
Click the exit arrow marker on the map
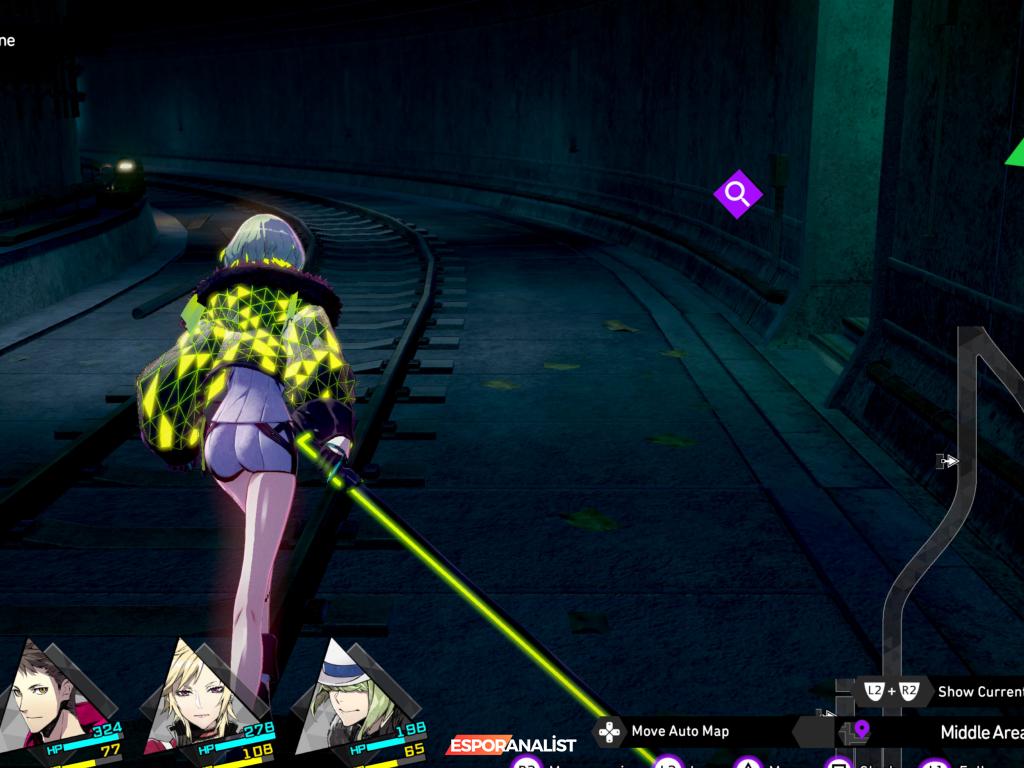click(x=946, y=461)
